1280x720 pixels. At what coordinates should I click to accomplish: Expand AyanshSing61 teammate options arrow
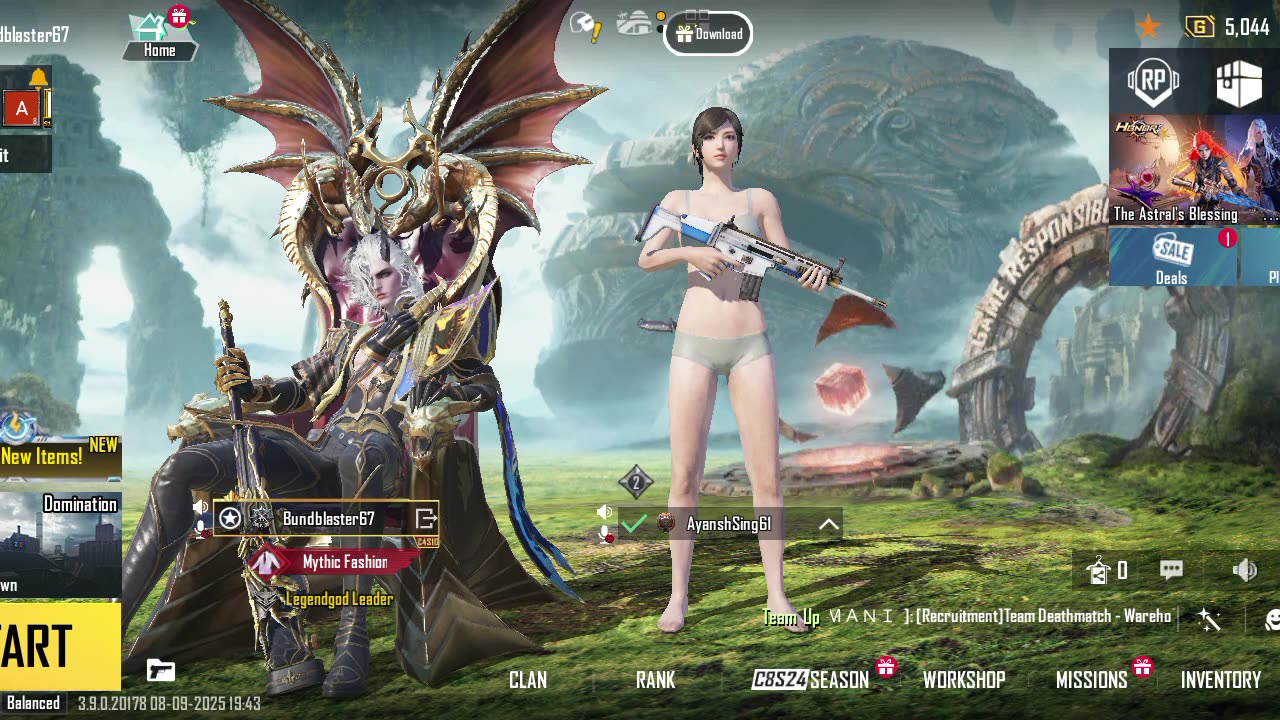(x=829, y=524)
